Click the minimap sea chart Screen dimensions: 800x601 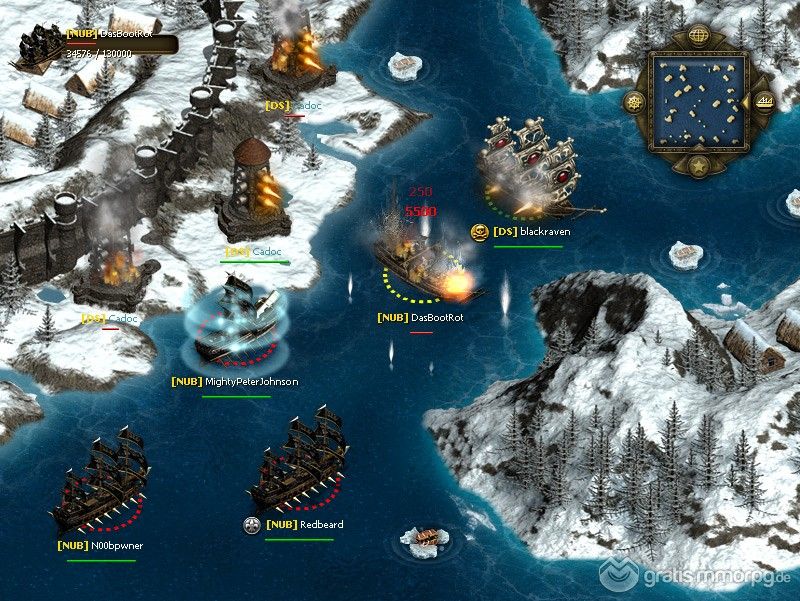pyautogui.click(x=699, y=100)
